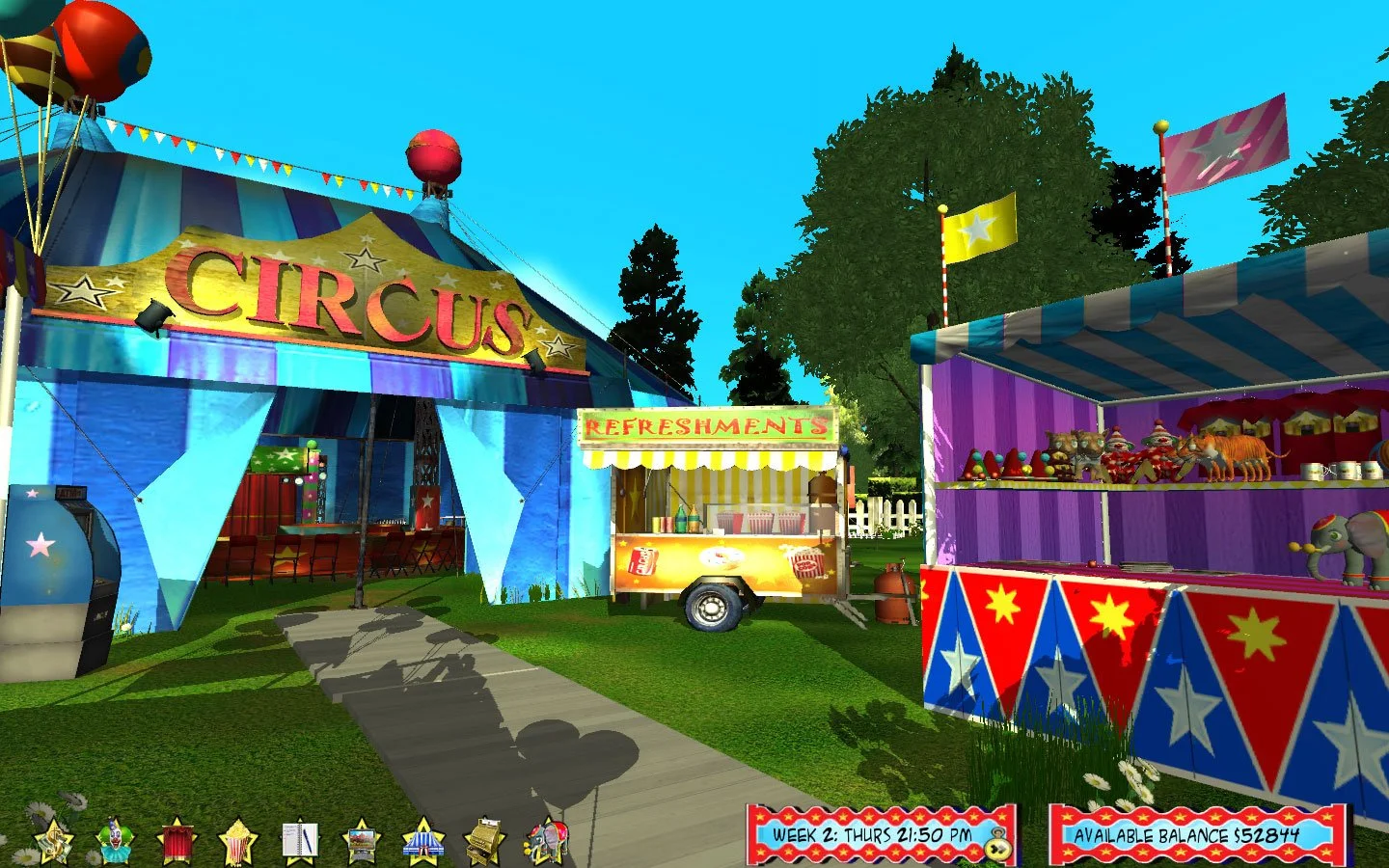Open the big top tent icon

[422, 839]
